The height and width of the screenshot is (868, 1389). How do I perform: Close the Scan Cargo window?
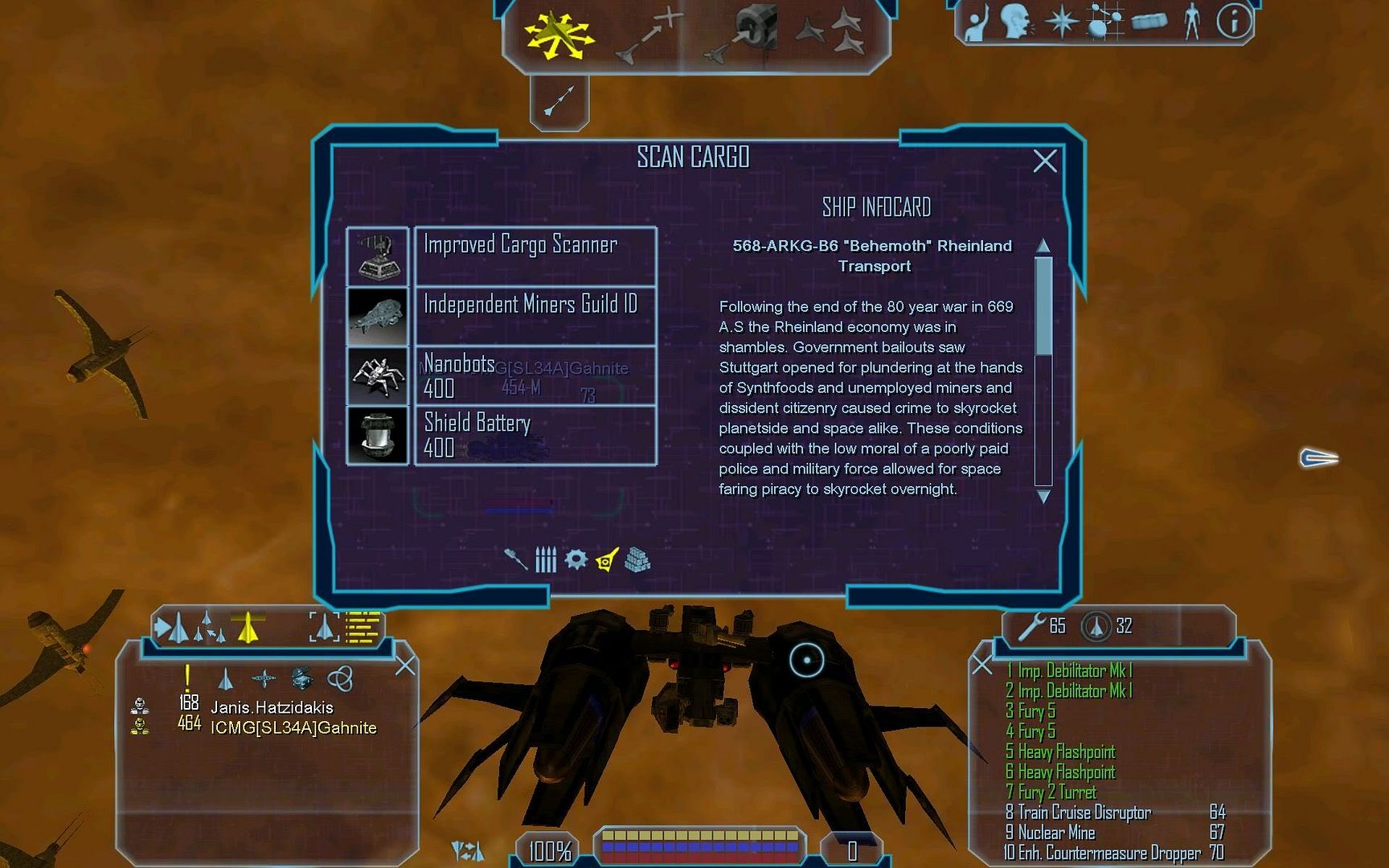click(1044, 162)
